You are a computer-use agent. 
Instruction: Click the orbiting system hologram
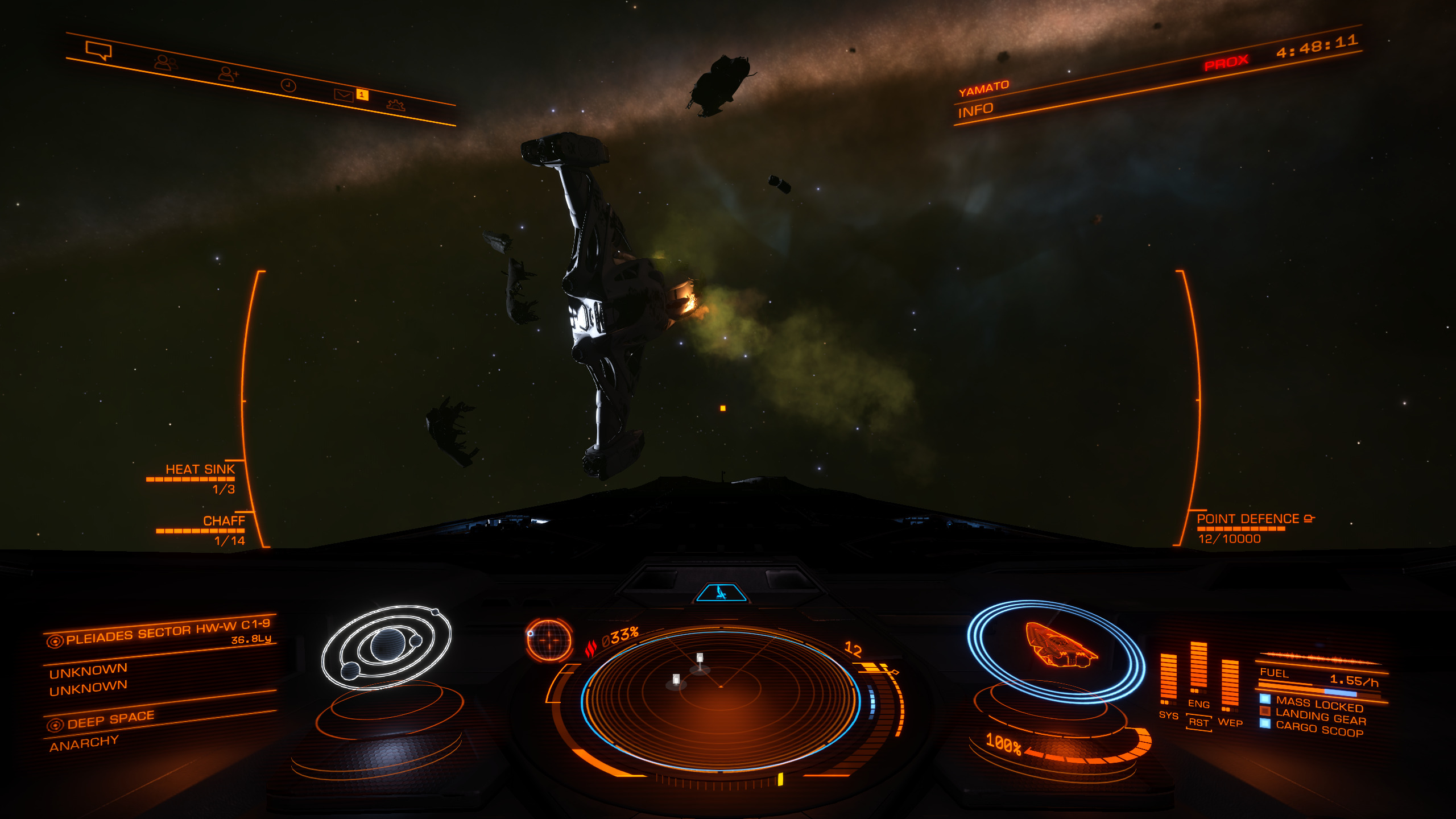pos(387,647)
